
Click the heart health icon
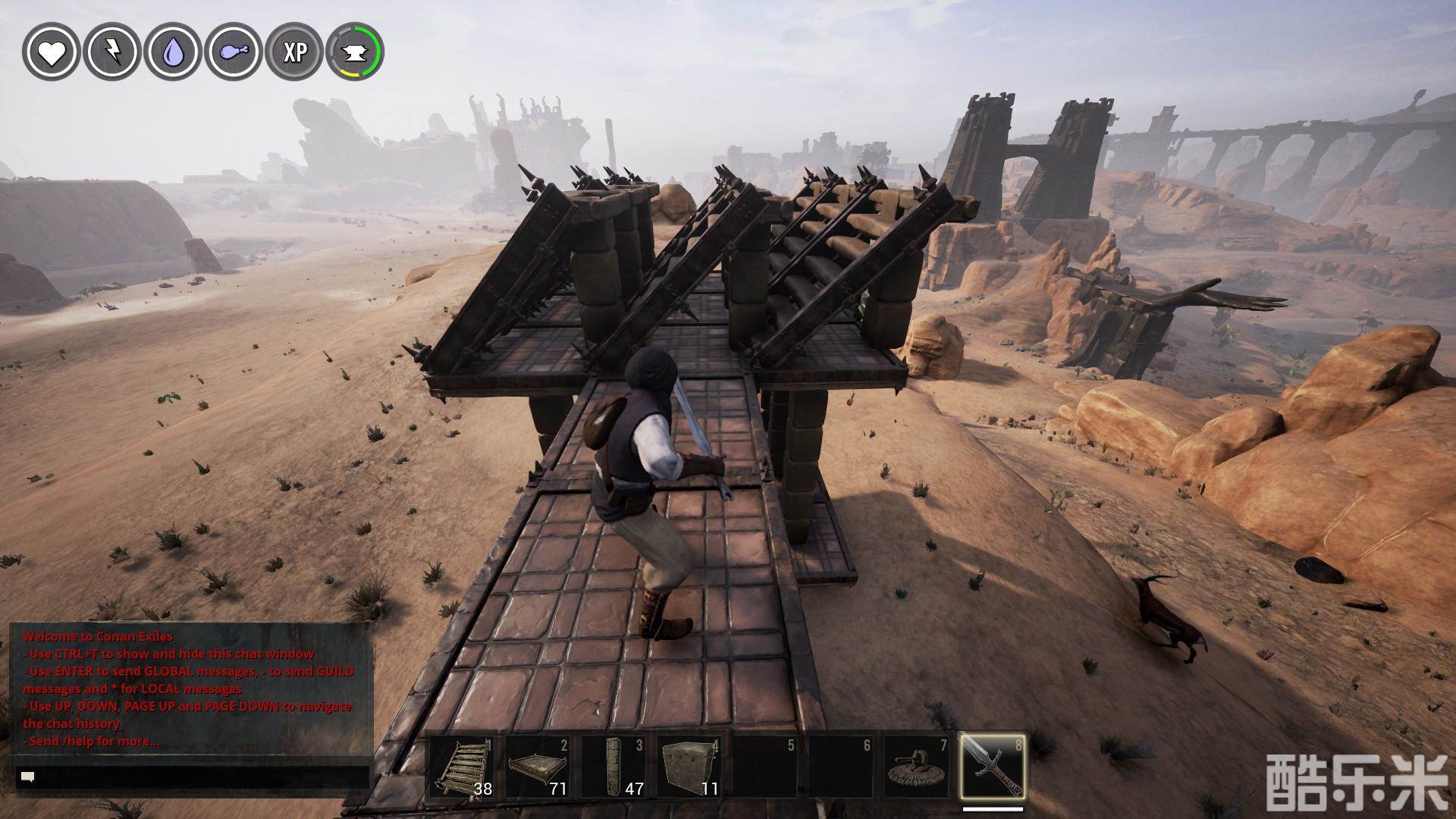(52, 52)
